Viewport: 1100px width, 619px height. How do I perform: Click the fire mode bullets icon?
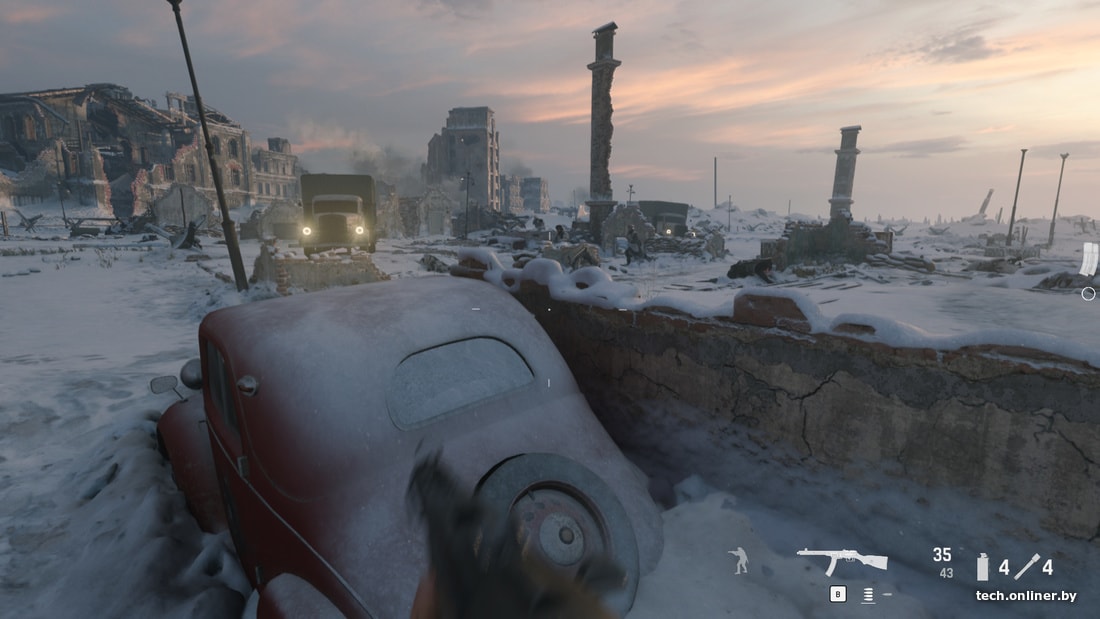(x=868, y=595)
